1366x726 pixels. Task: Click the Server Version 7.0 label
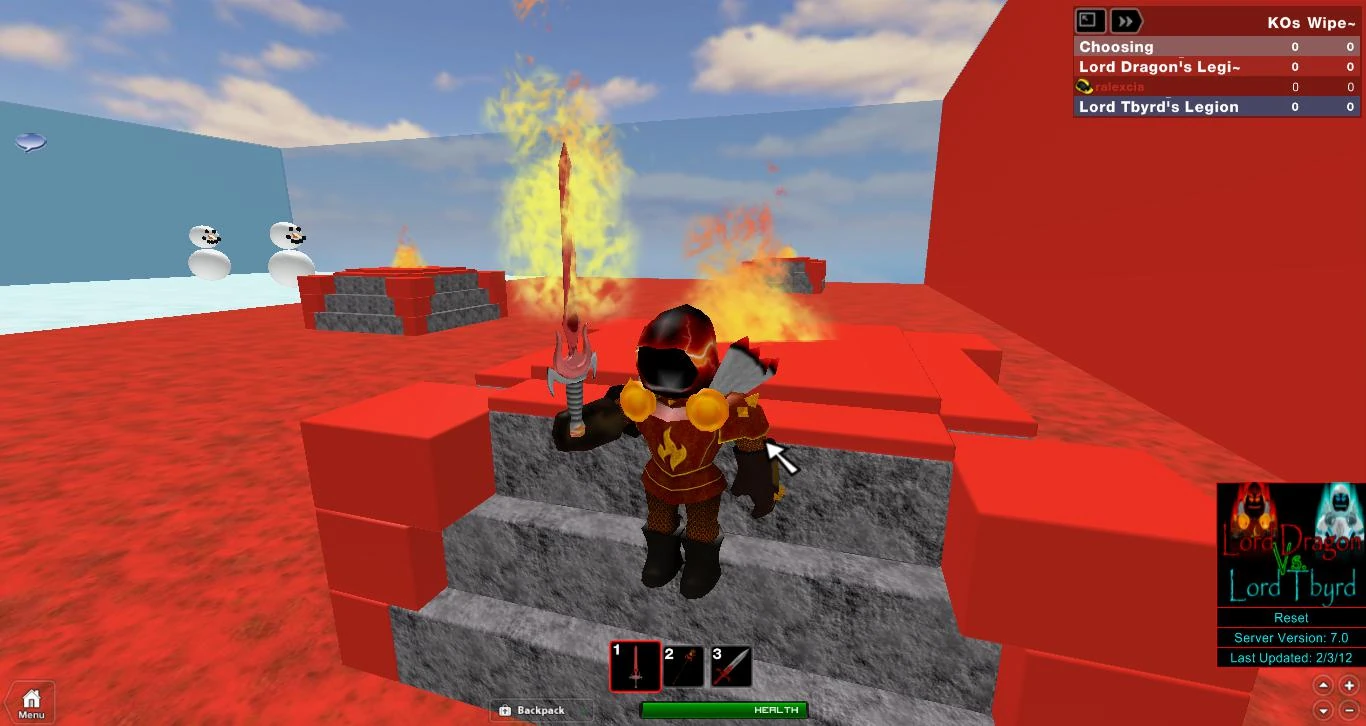1289,638
